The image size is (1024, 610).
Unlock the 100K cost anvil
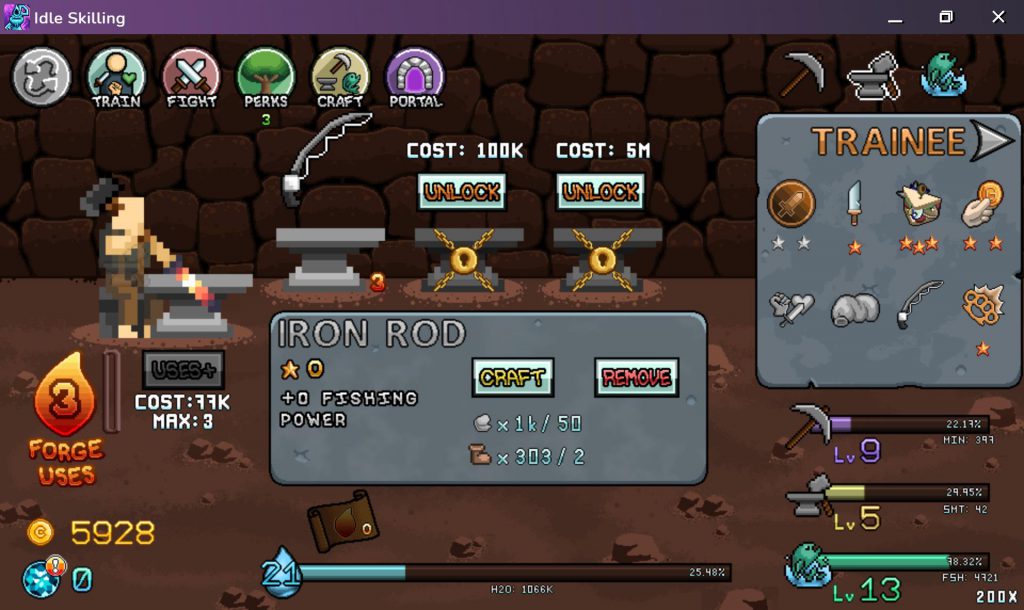[461, 191]
